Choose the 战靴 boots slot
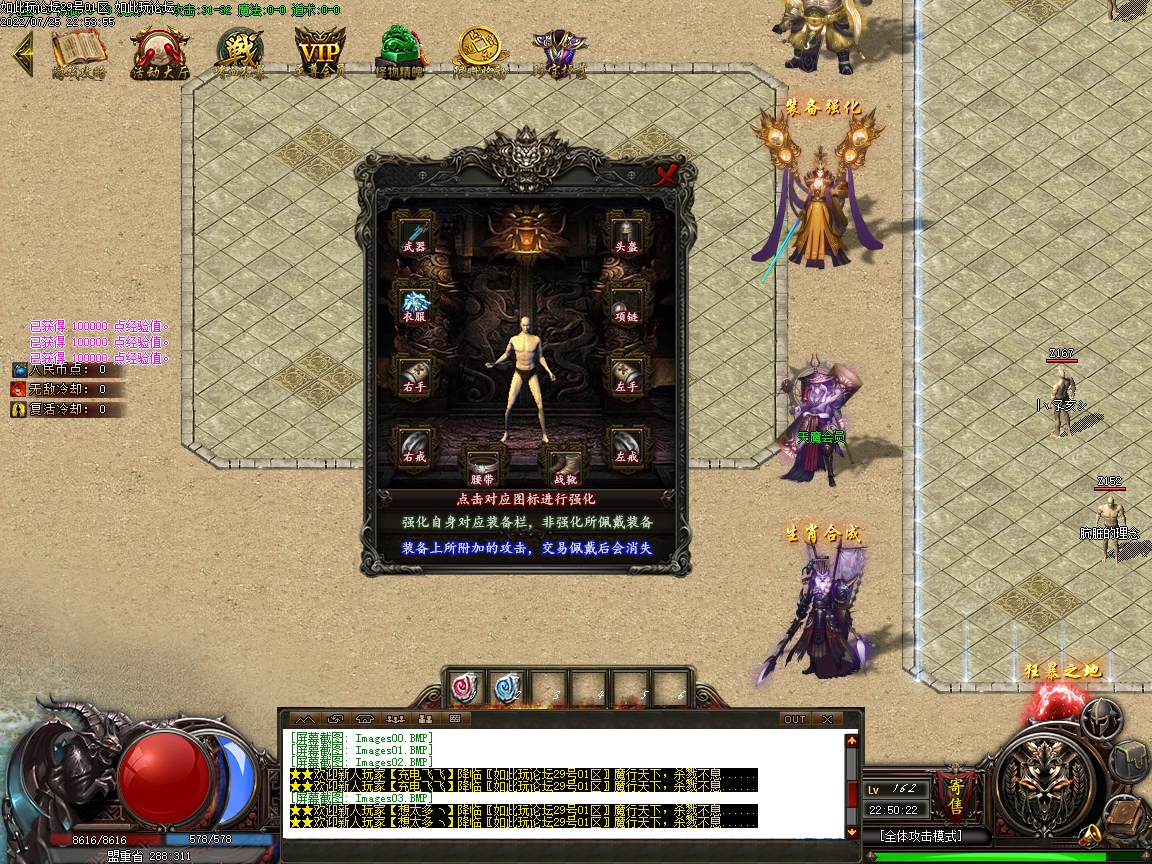The image size is (1152, 864). point(565,466)
